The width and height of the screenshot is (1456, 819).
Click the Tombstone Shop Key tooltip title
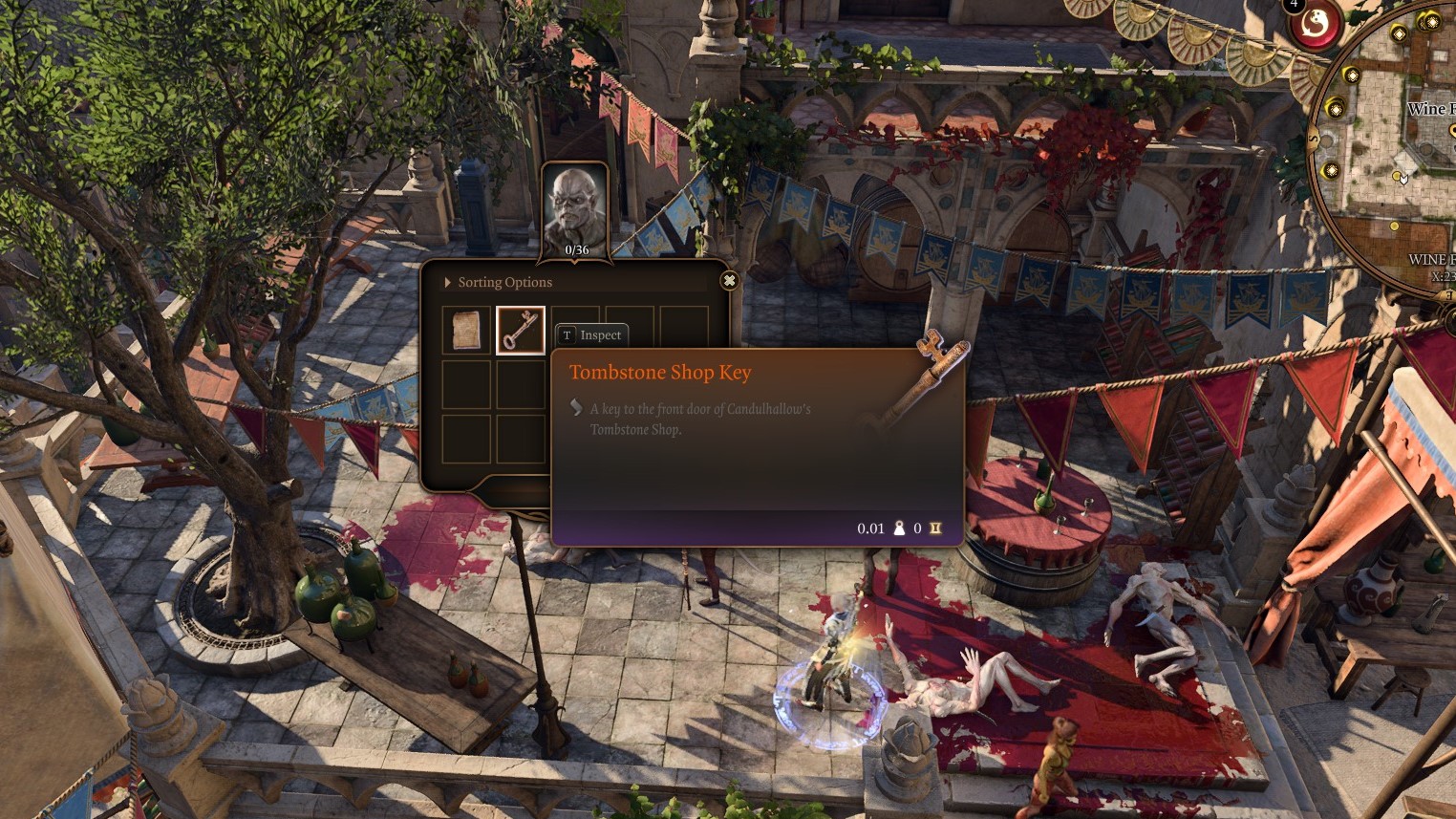tap(660, 372)
